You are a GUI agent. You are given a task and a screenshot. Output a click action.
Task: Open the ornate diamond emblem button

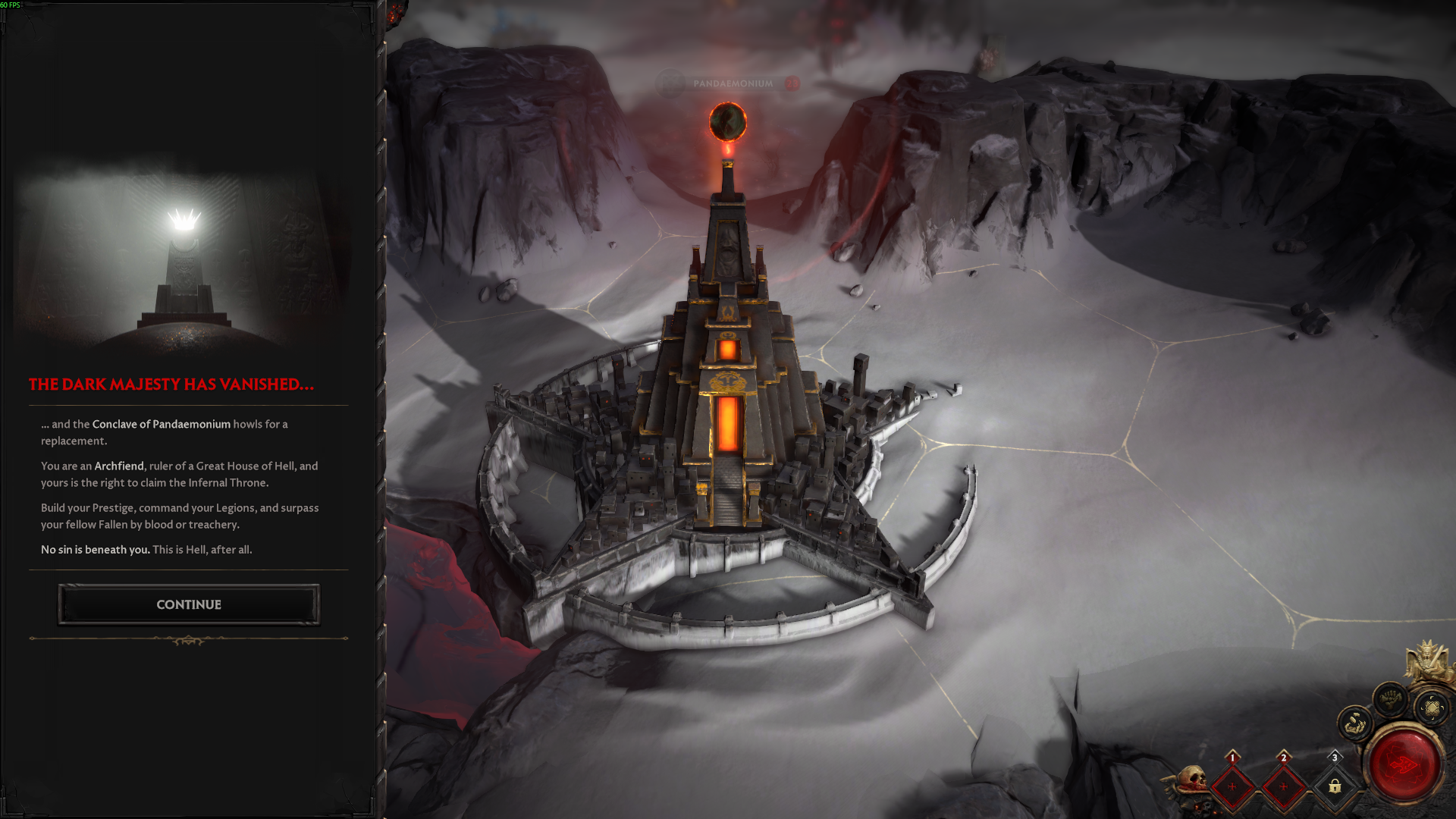(1432, 708)
